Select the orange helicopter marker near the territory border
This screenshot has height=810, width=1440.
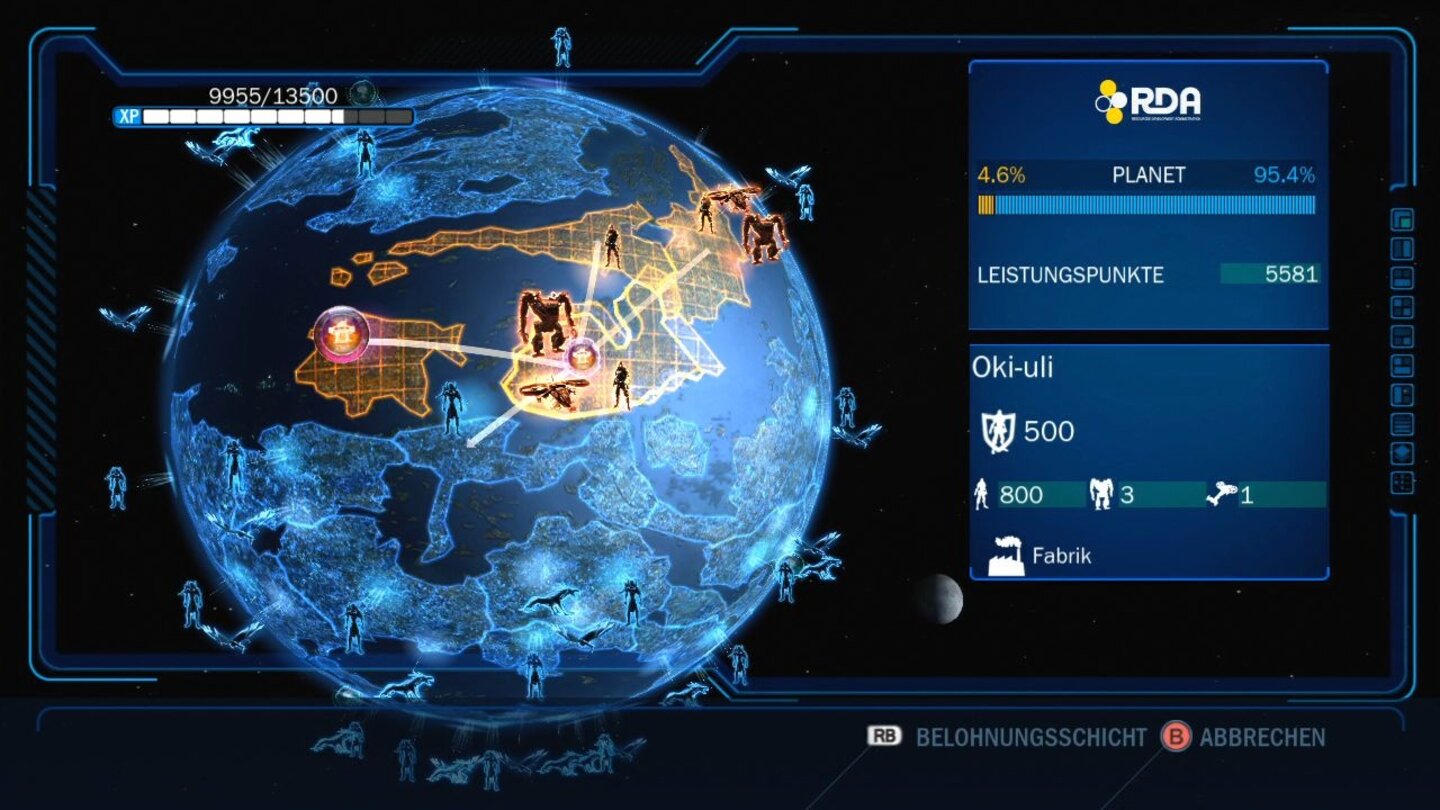[555, 391]
